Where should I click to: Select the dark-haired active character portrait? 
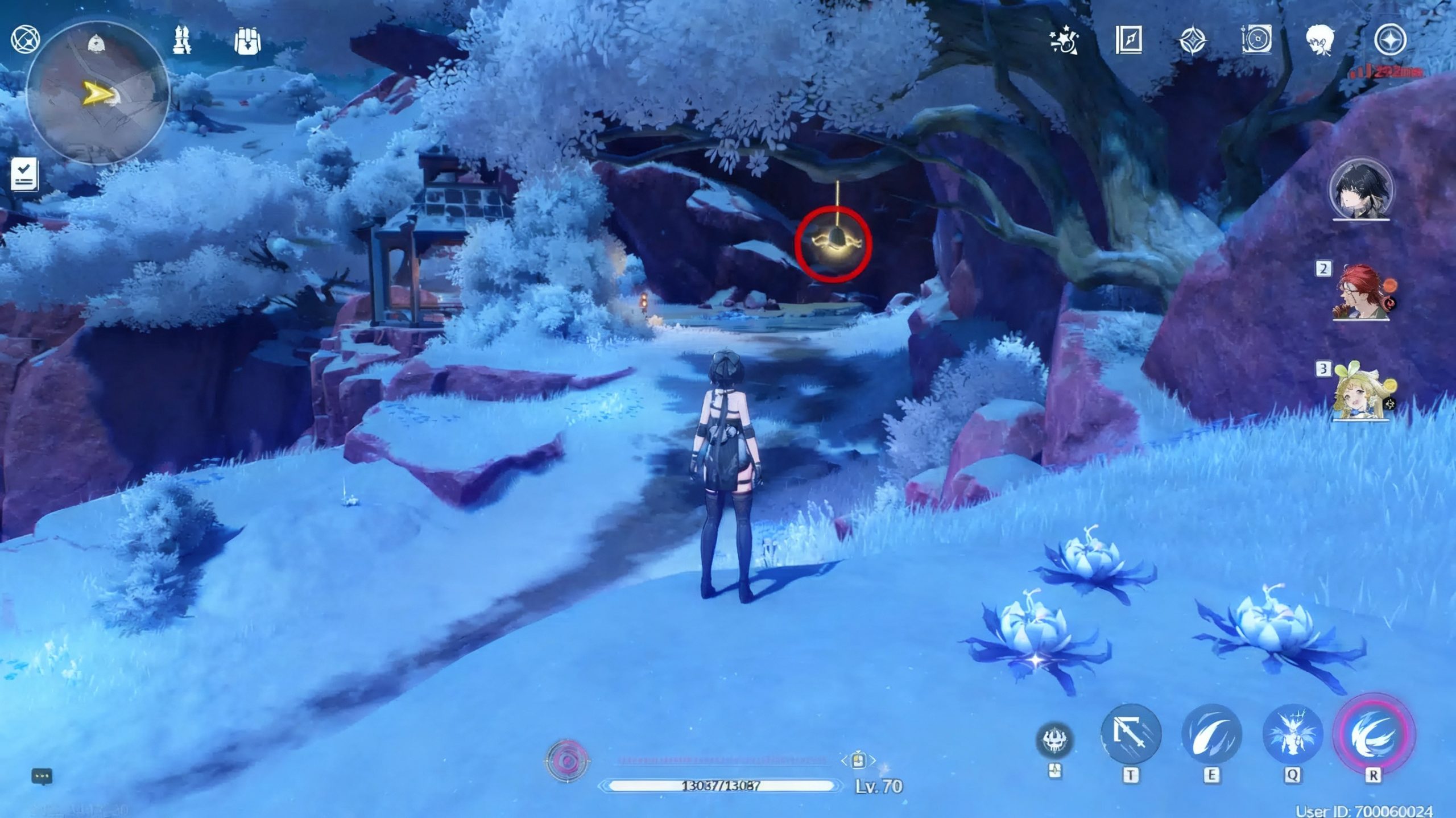point(1360,189)
